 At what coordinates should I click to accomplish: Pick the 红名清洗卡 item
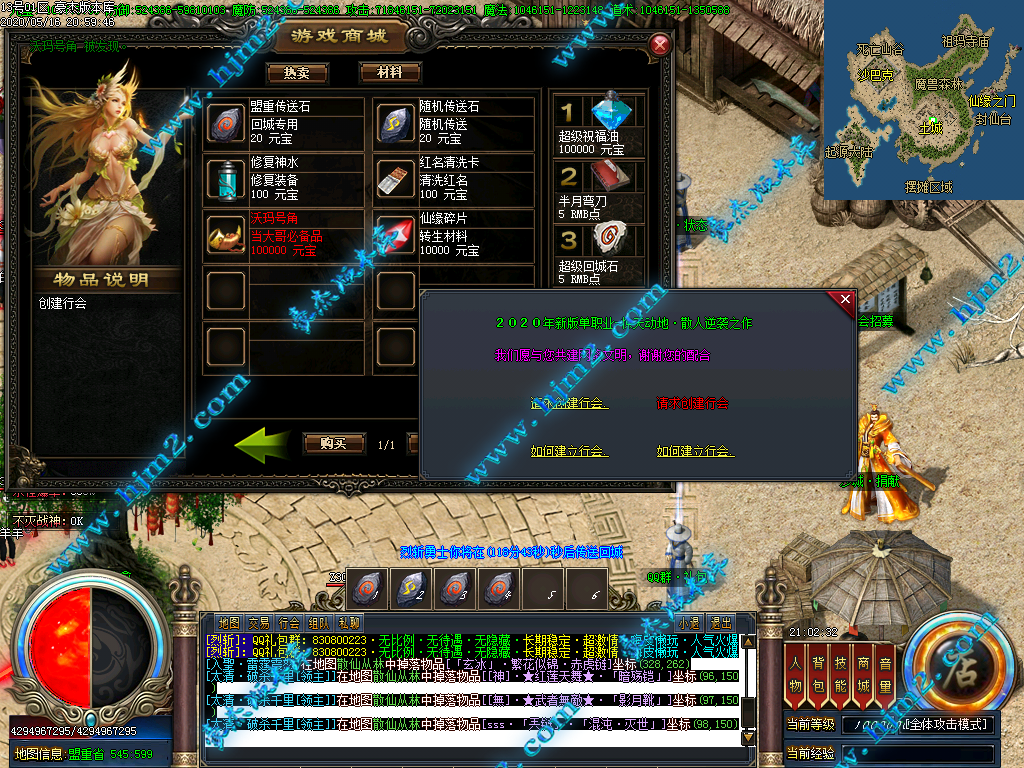[396, 179]
